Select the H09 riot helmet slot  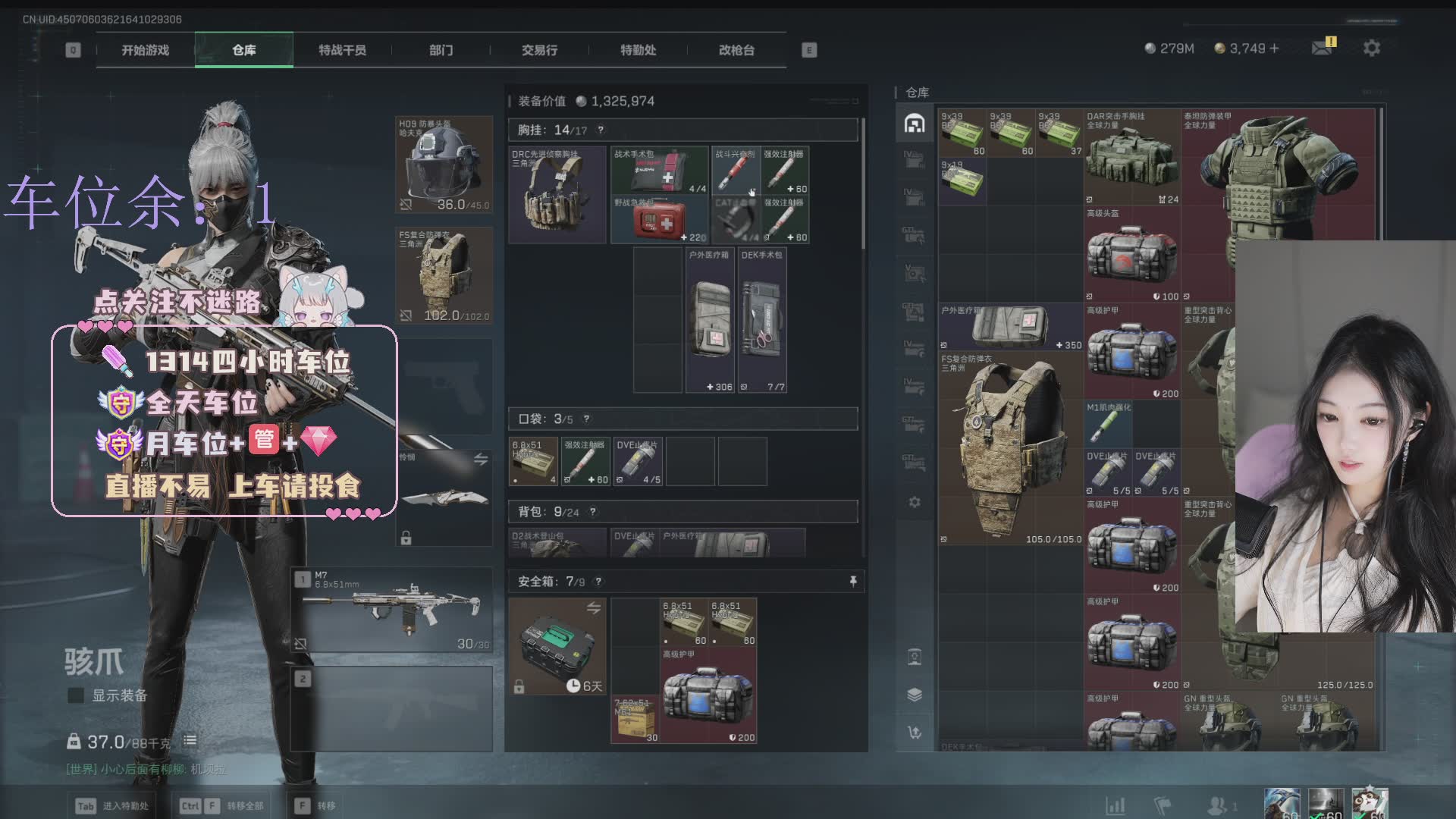click(x=444, y=165)
